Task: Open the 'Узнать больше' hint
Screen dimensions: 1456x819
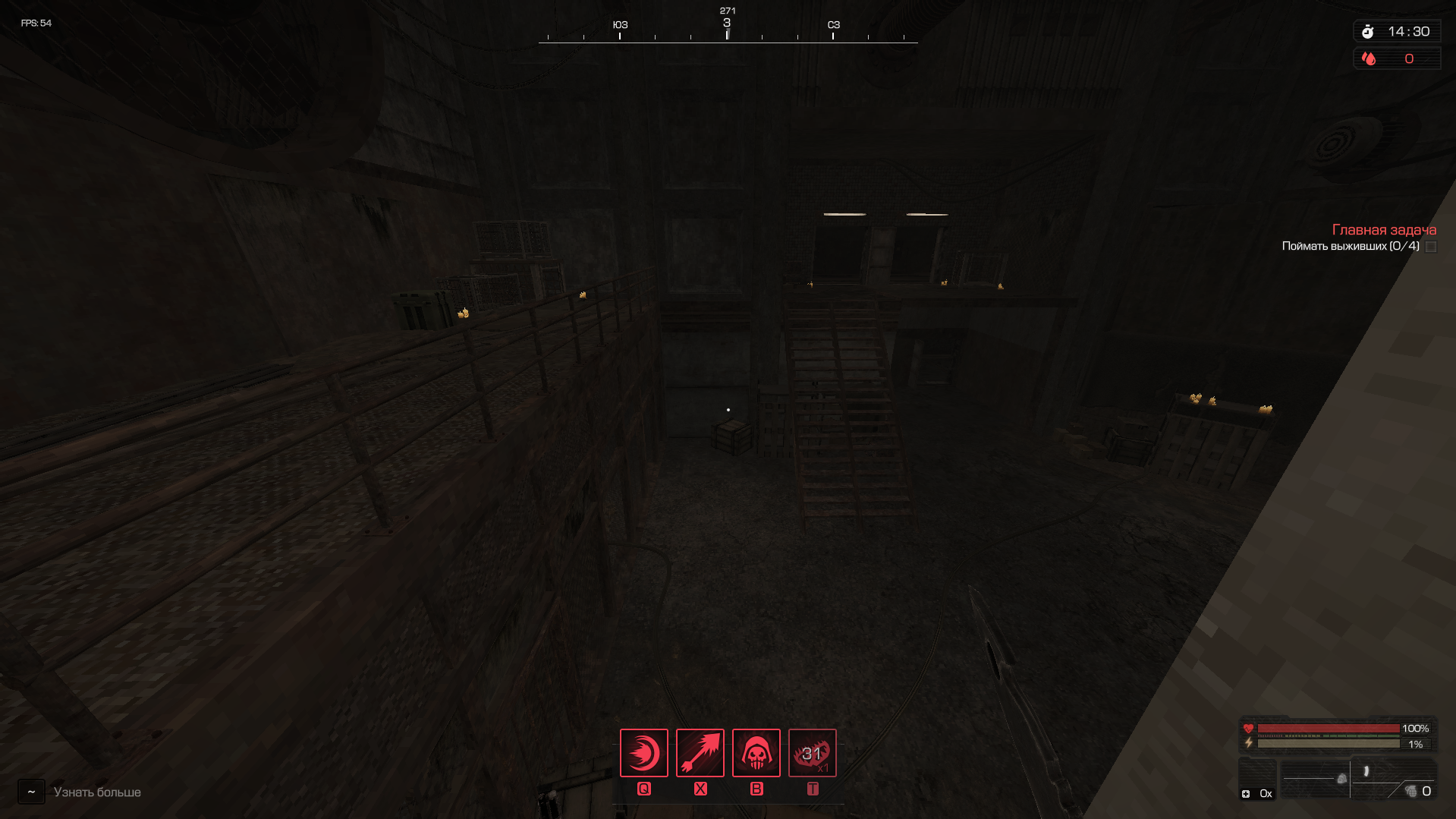Action: (97, 792)
